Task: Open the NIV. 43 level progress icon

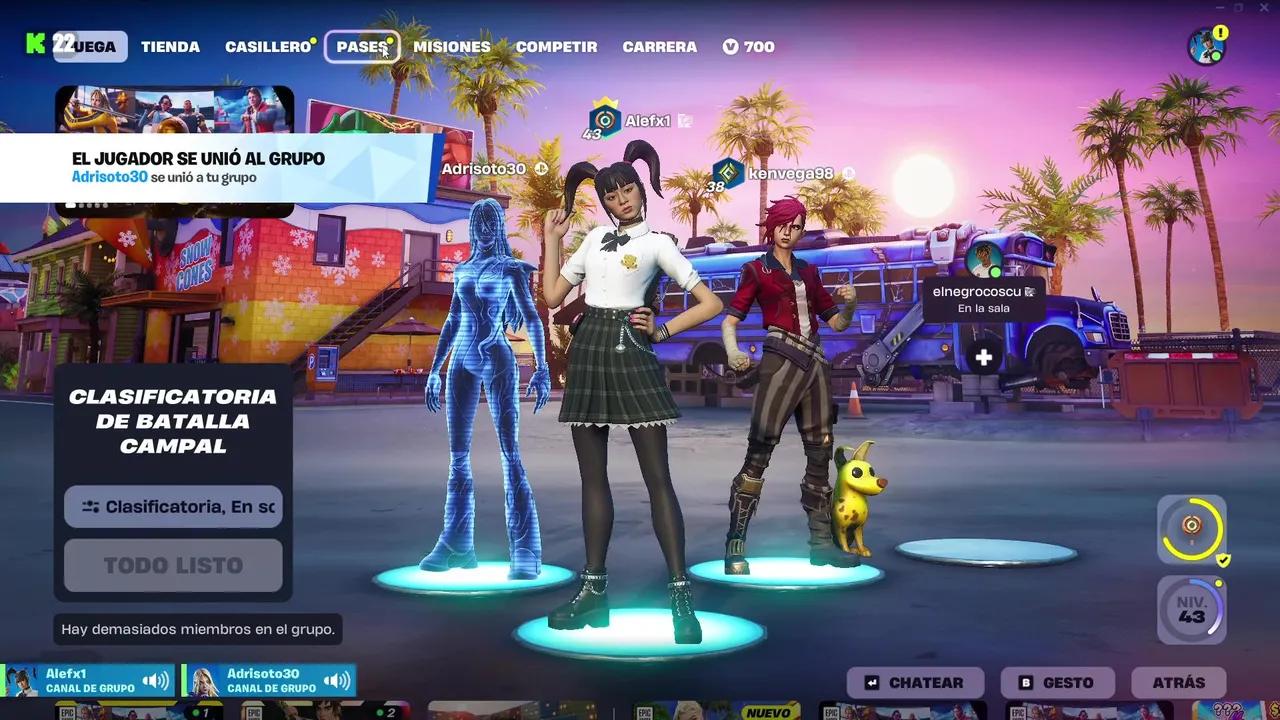Action: [x=1190, y=608]
